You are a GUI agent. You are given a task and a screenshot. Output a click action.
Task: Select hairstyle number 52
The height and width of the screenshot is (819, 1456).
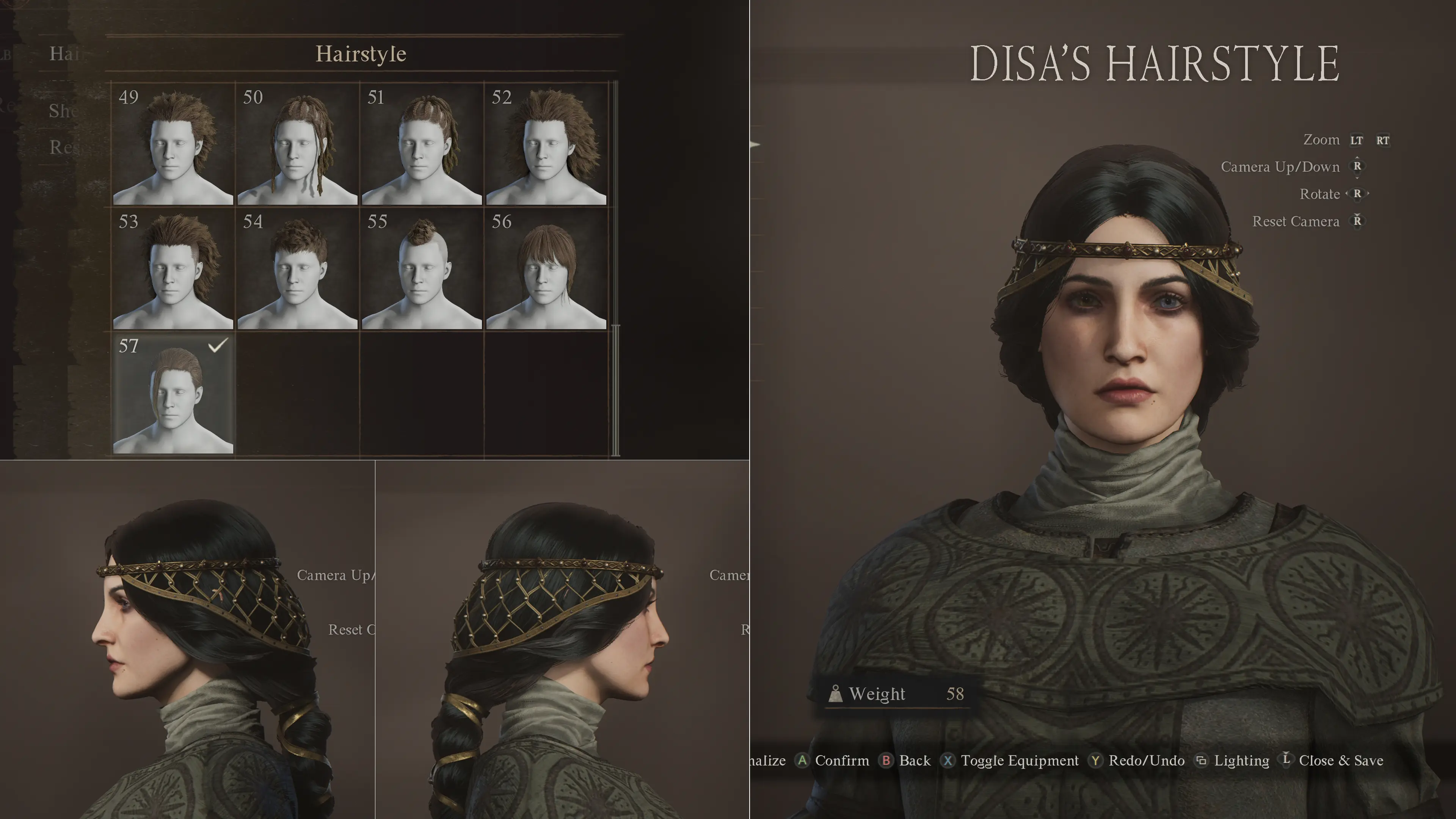(546, 144)
